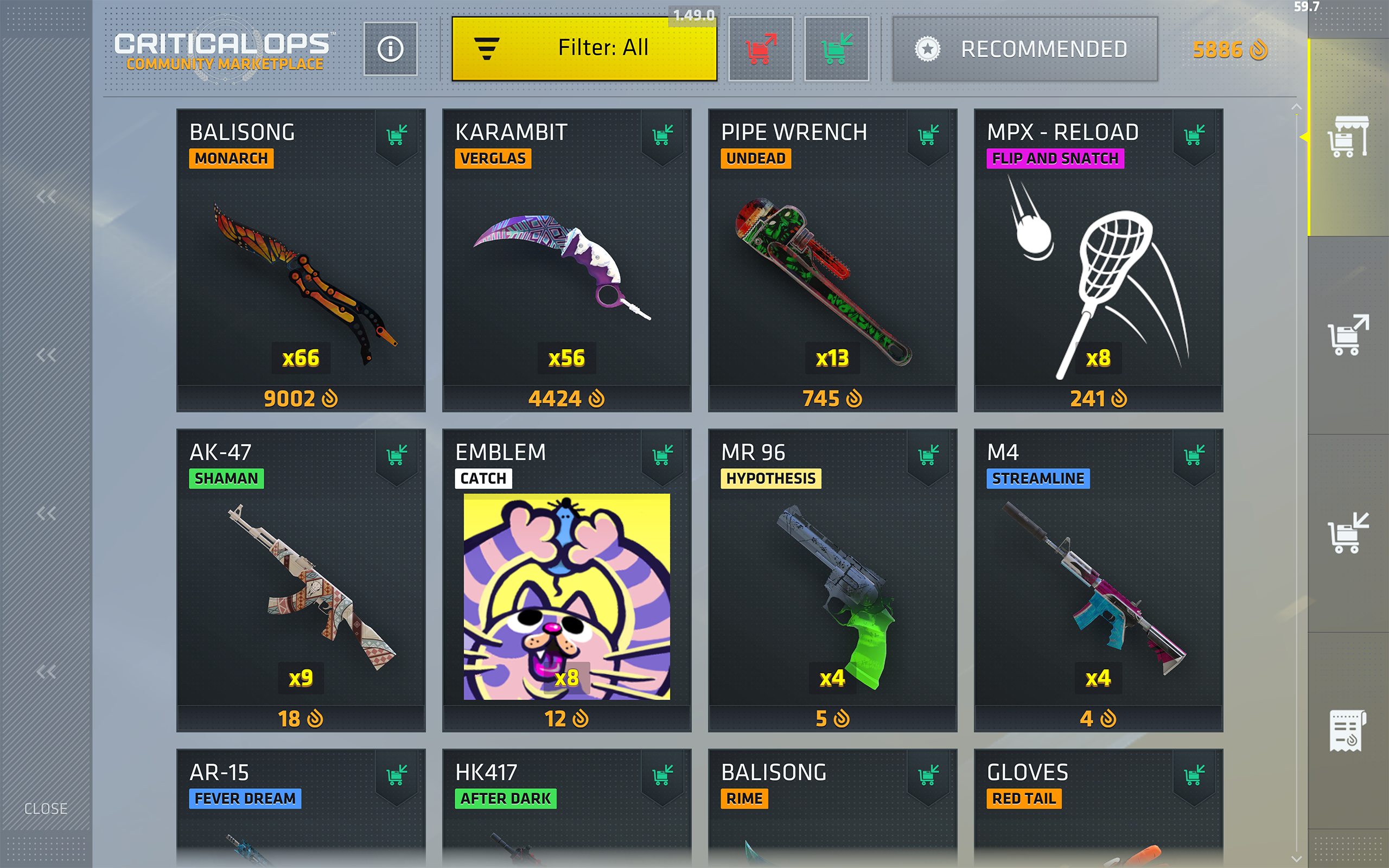
Task: Select the green buy cart icon
Action: coord(836,48)
